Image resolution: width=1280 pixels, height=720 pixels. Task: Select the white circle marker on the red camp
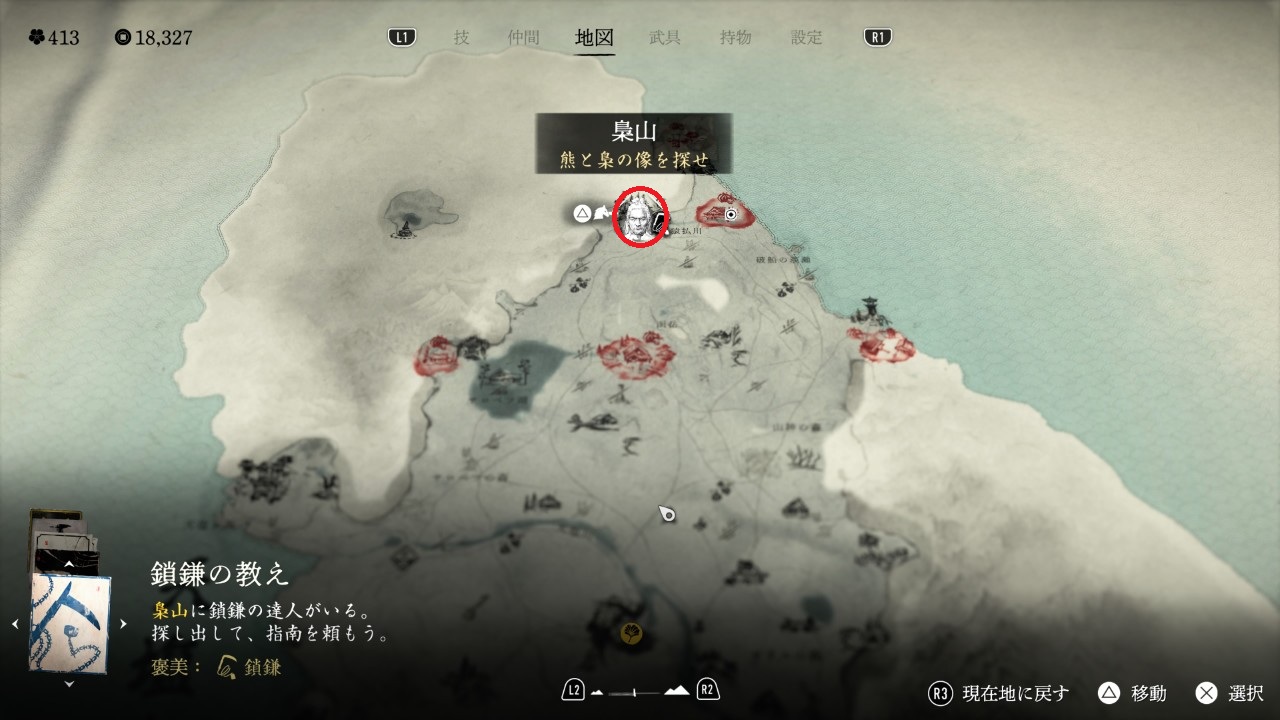pos(731,214)
